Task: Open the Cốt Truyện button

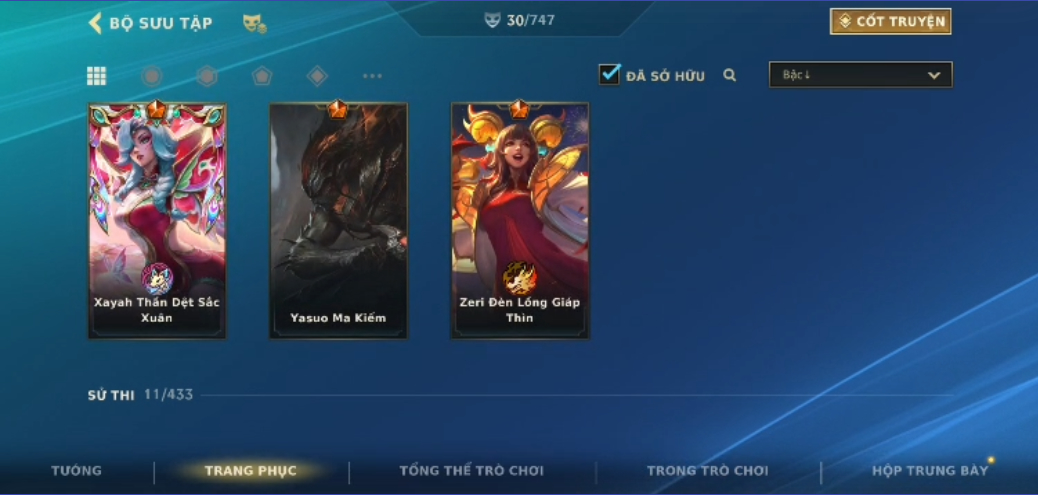Action: [890, 21]
